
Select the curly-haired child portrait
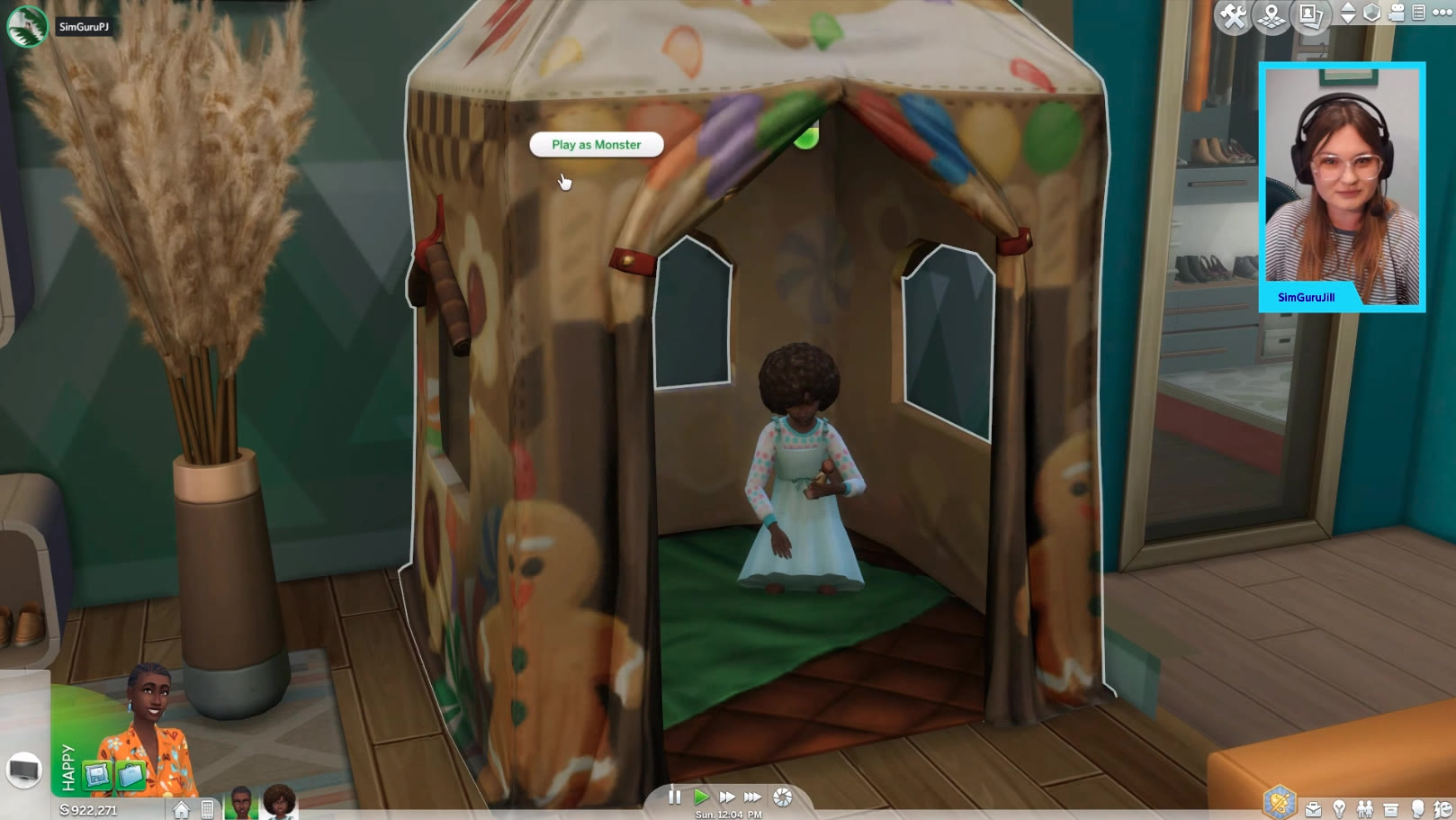tap(279, 802)
